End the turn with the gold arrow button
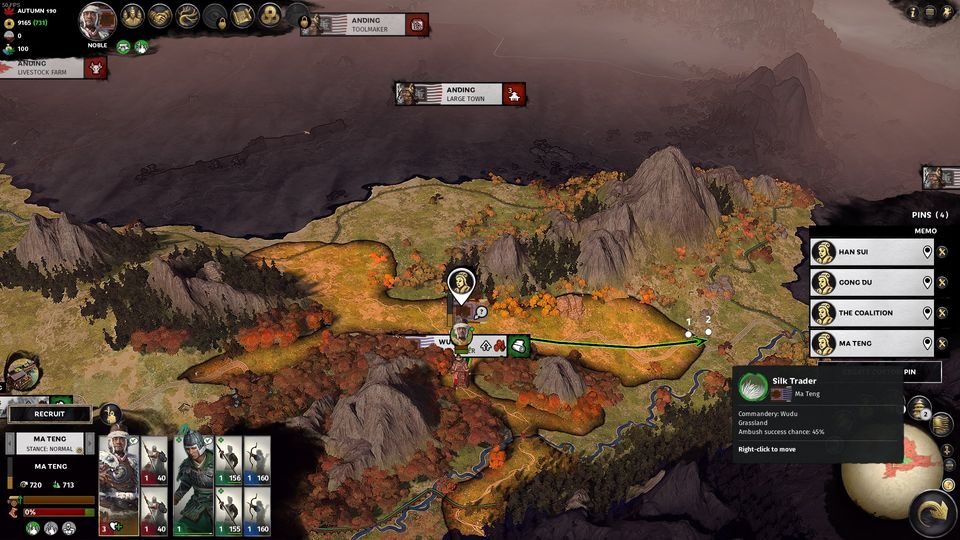The width and height of the screenshot is (960, 540). (x=932, y=513)
